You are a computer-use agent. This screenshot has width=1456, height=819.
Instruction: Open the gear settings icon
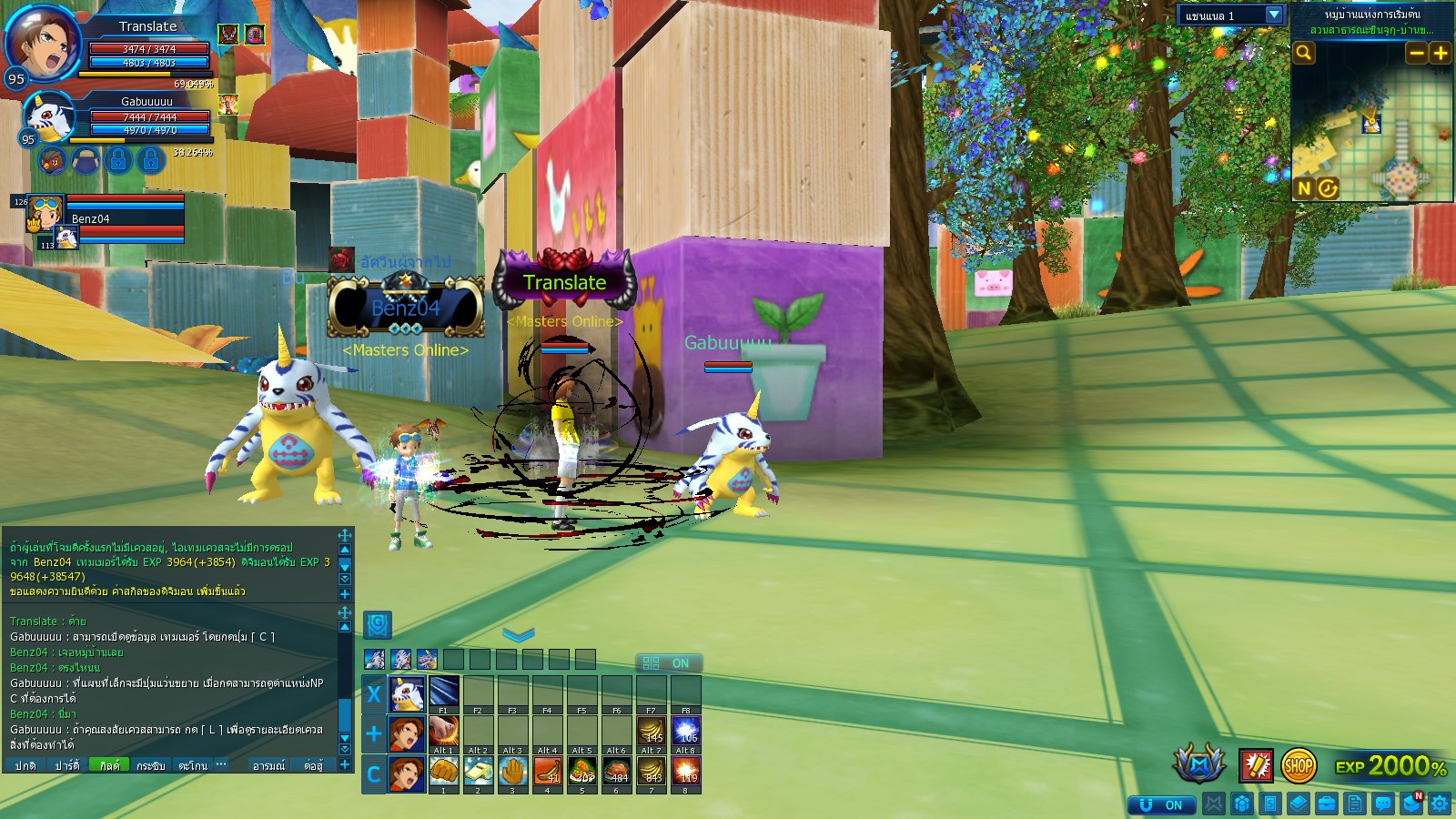pyautogui.click(x=1440, y=804)
